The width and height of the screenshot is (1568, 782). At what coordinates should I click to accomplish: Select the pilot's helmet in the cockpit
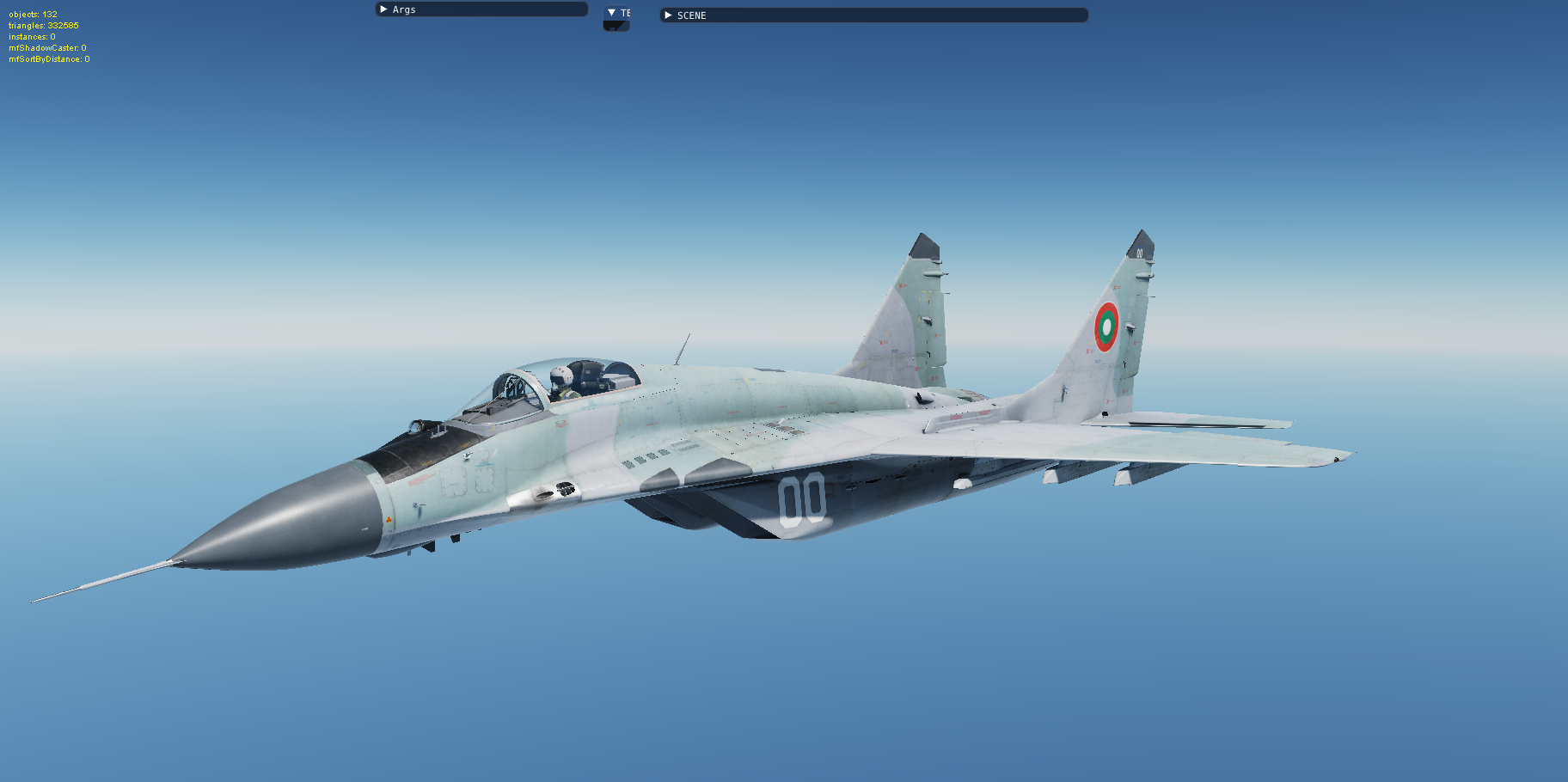click(x=563, y=376)
